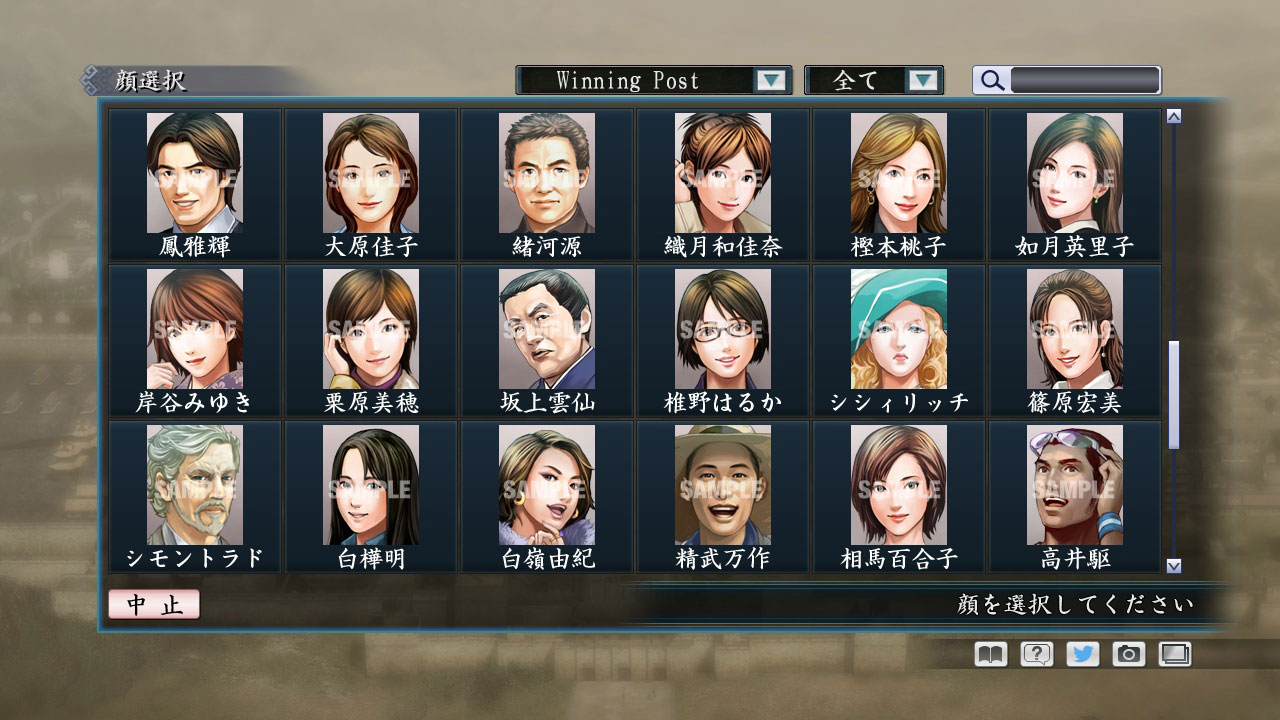This screenshot has width=1280, height=720.
Task: Open the game manual book icon
Action: pyautogui.click(x=988, y=654)
